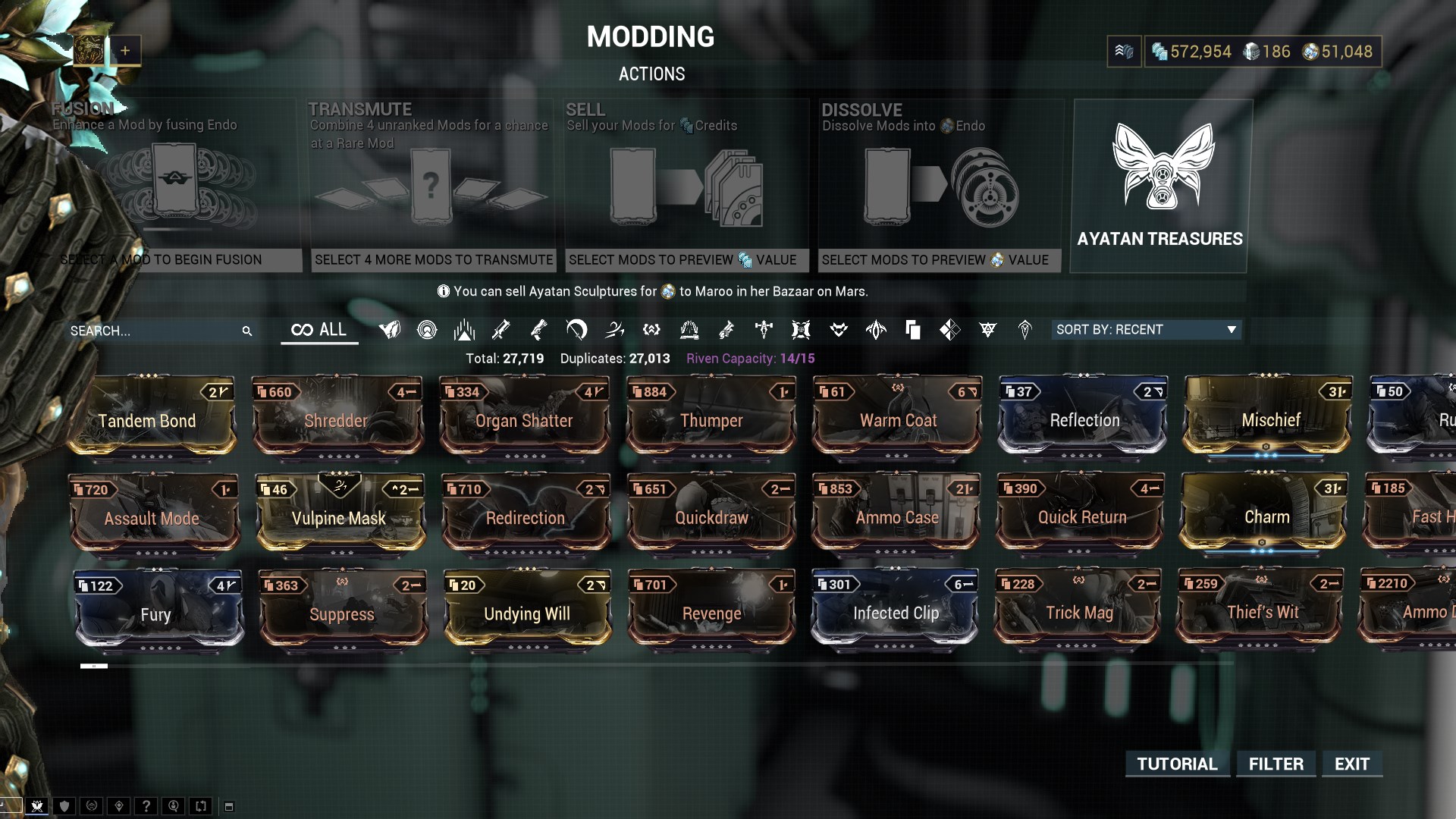Open the Ayatan Treasures panel
The image size is (1456, 819).
1160,186
